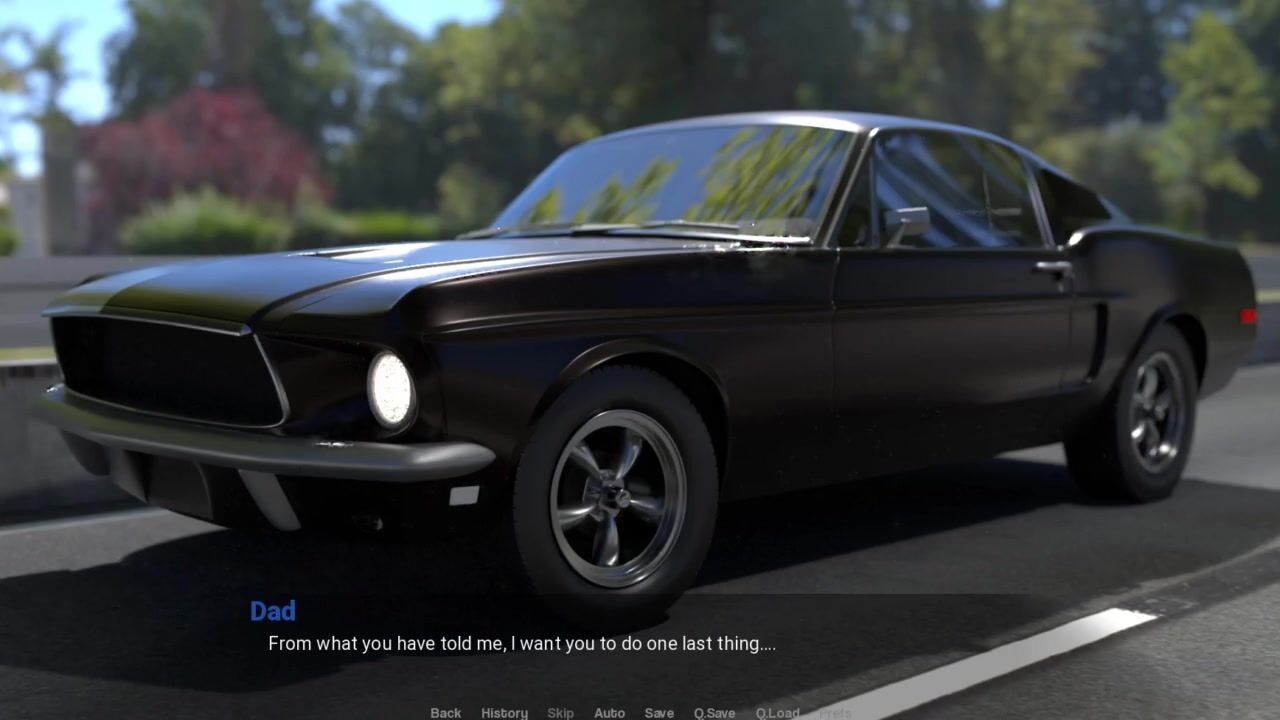The image size is (1280, 720).
Task: Activate the Skip option
Action: pyautogui.click(x=560, y=713)
